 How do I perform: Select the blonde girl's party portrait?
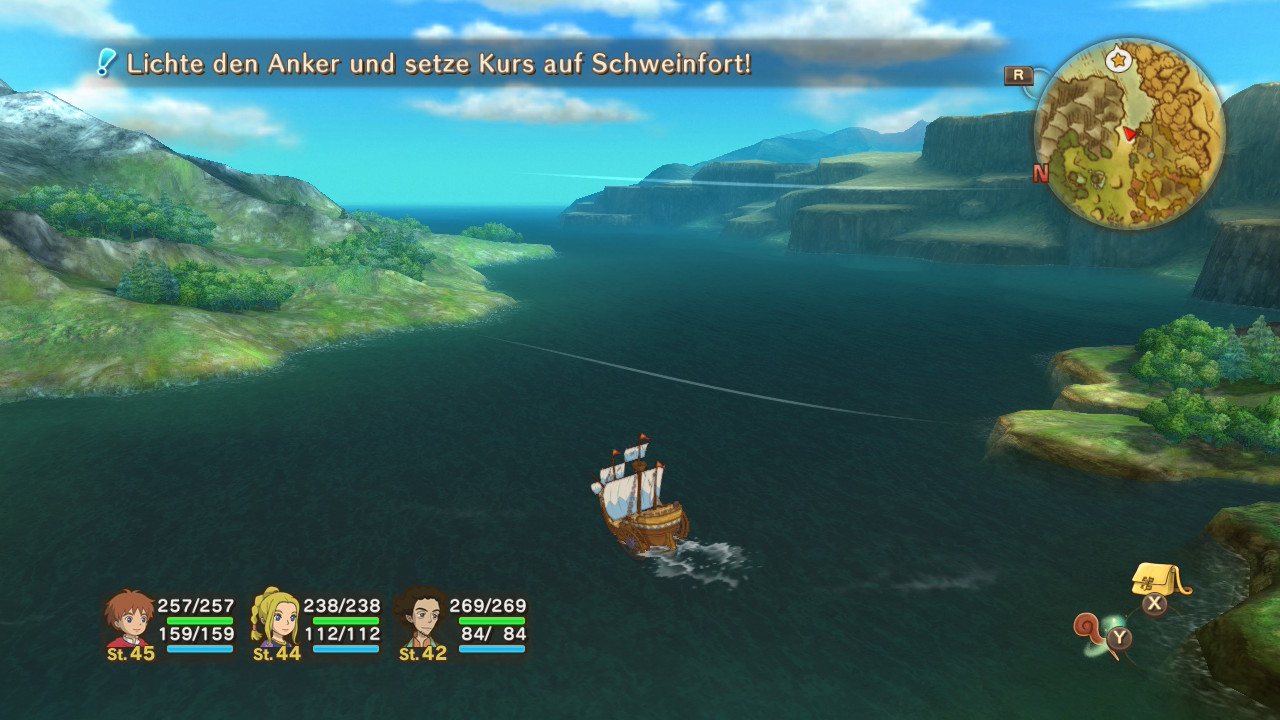[275, 620]
